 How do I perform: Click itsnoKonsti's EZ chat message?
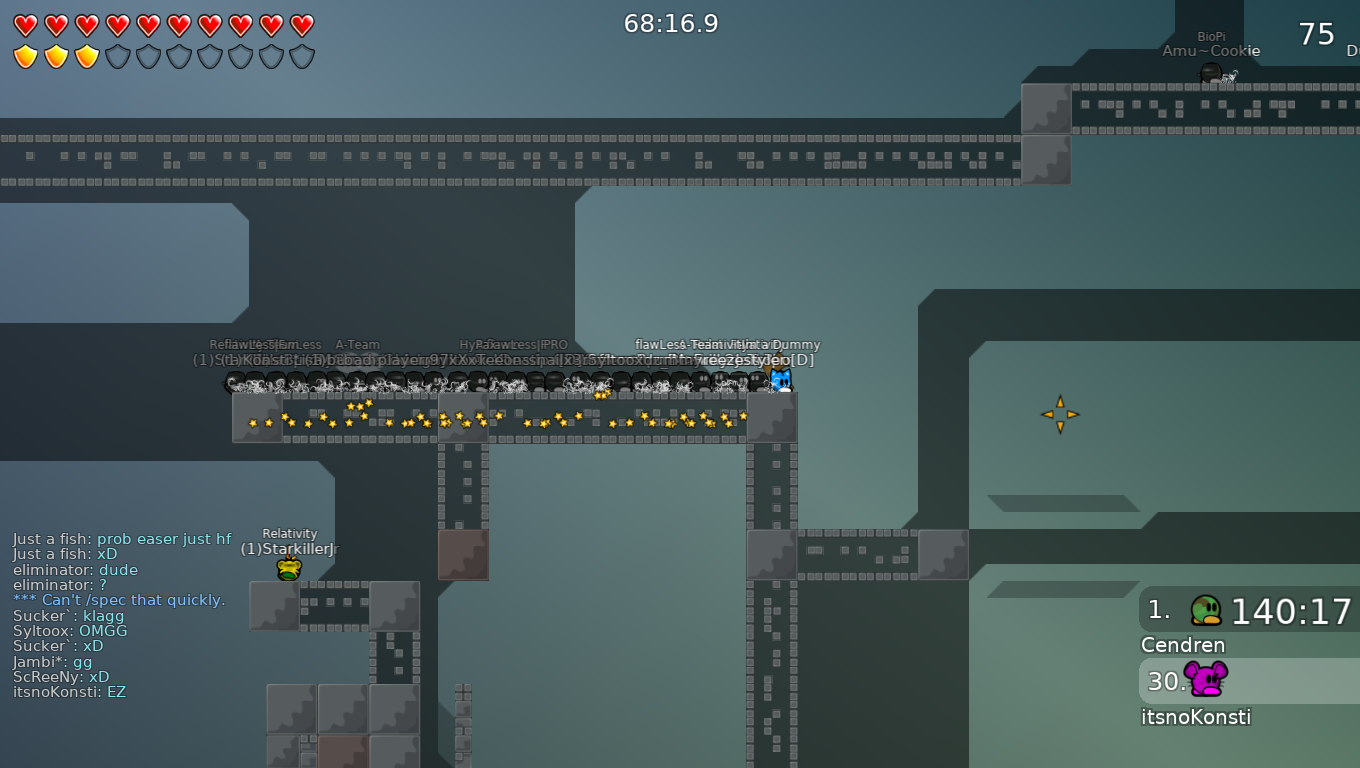click(68, 692)
